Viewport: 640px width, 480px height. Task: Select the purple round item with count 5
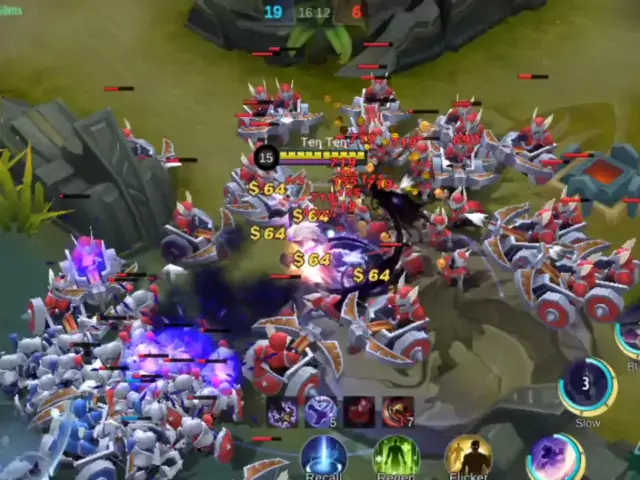[x=321, y=411]
